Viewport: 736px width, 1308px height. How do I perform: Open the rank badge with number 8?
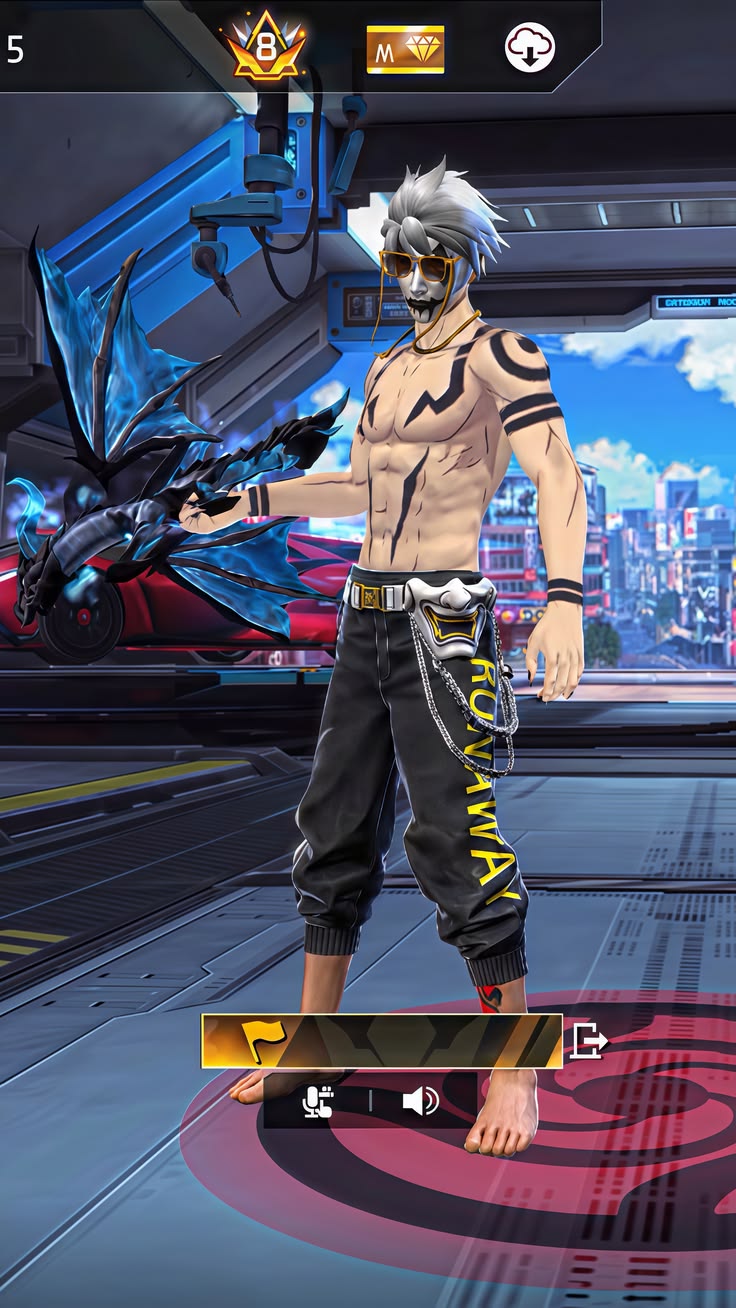(265, 45)
